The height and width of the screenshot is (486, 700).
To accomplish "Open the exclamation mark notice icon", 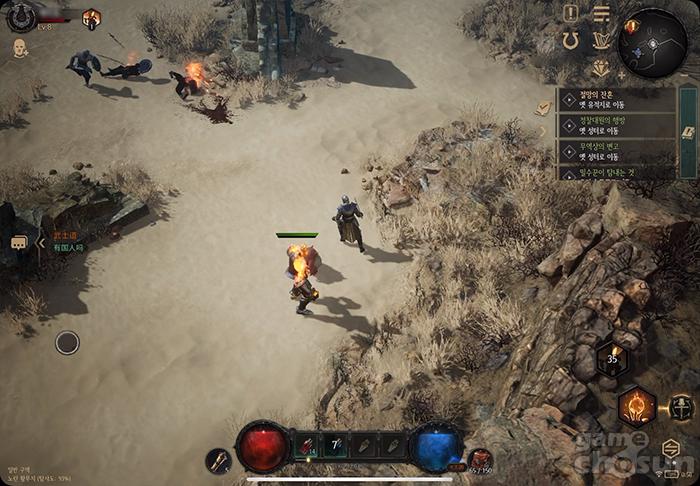I will coord(572,13).
